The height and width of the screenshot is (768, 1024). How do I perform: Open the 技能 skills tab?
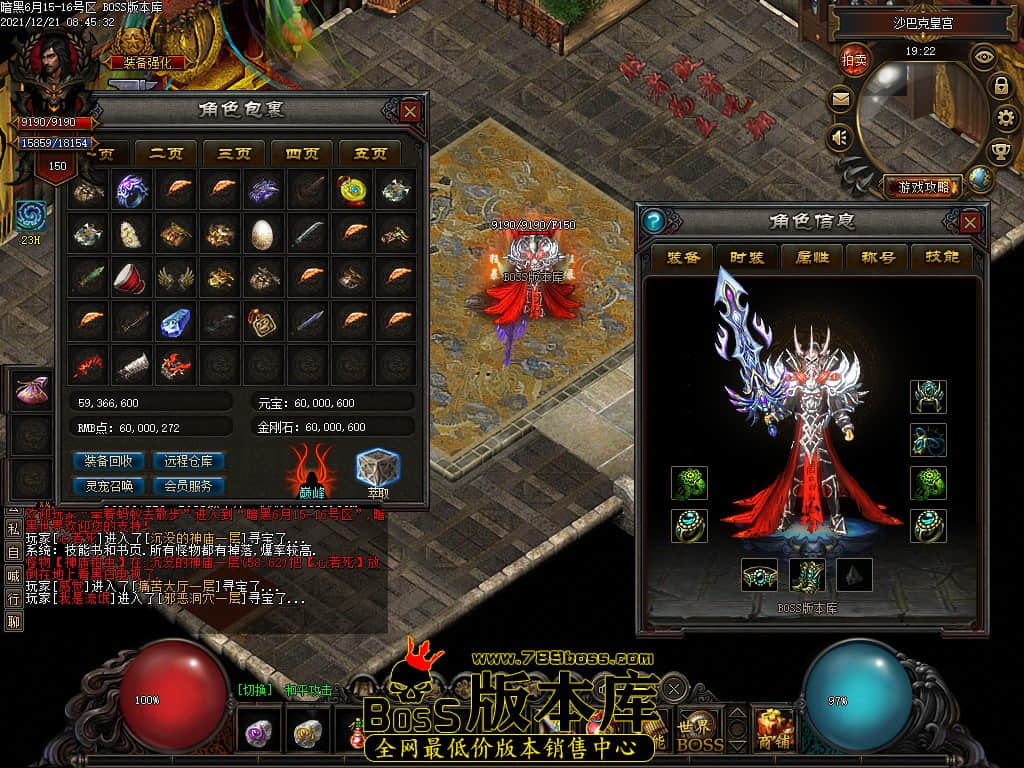[x=942, y=257]
